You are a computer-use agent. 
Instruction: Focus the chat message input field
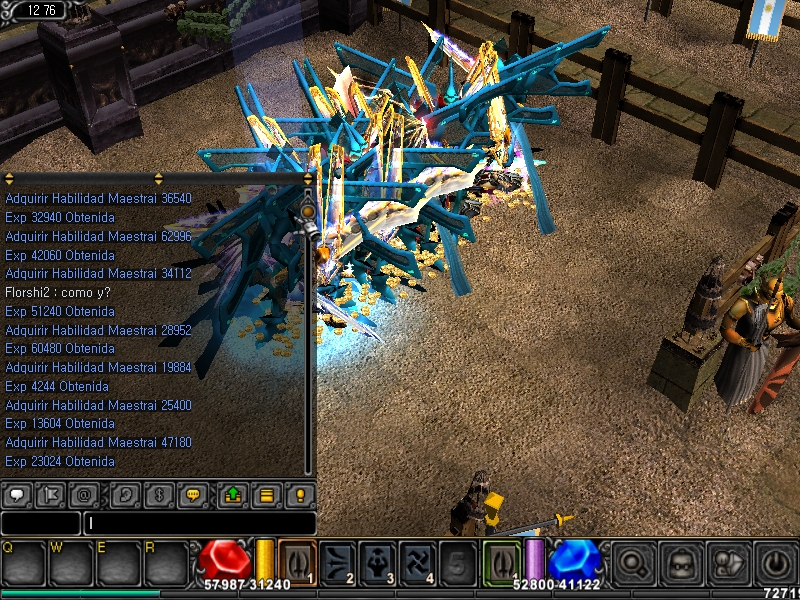click(200, 523)
